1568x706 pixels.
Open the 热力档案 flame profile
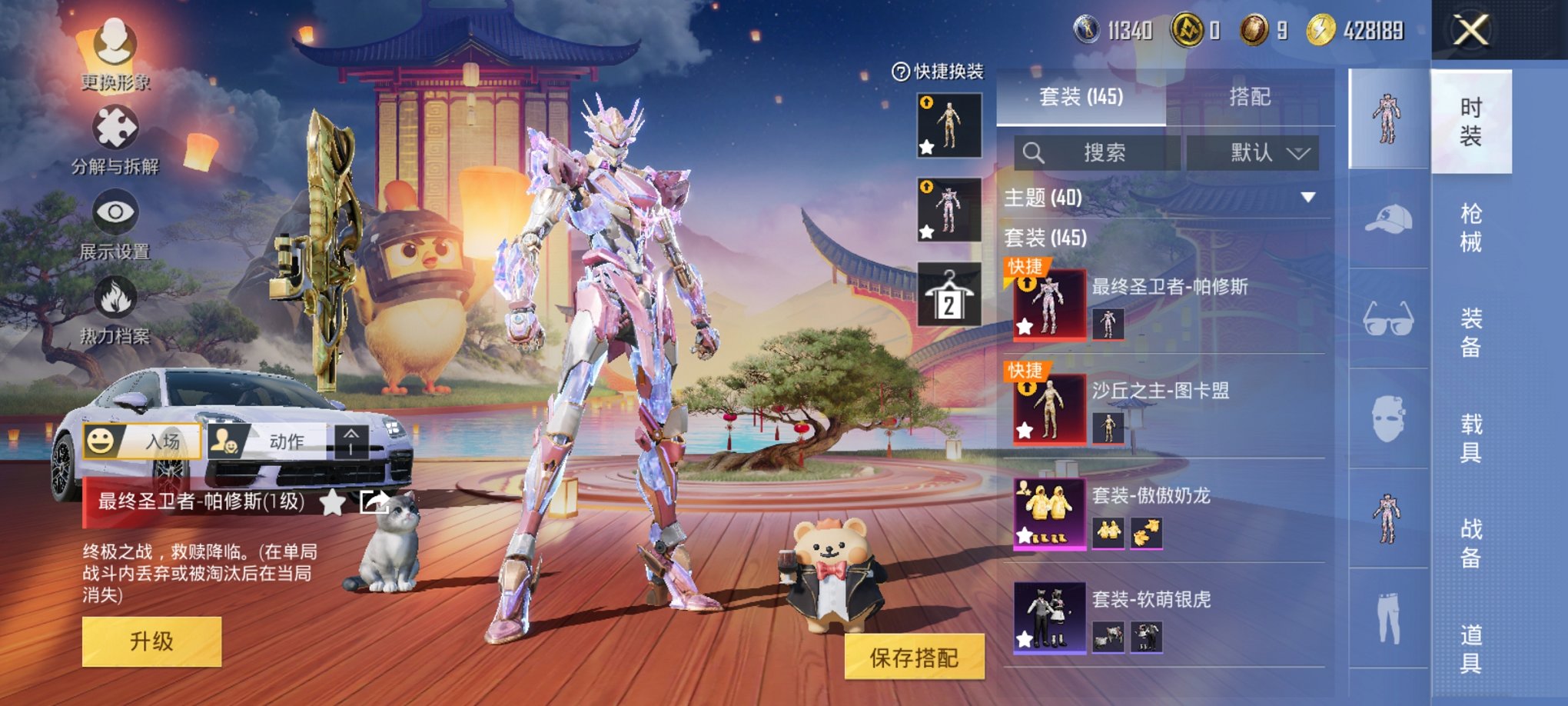click(115, 308)
